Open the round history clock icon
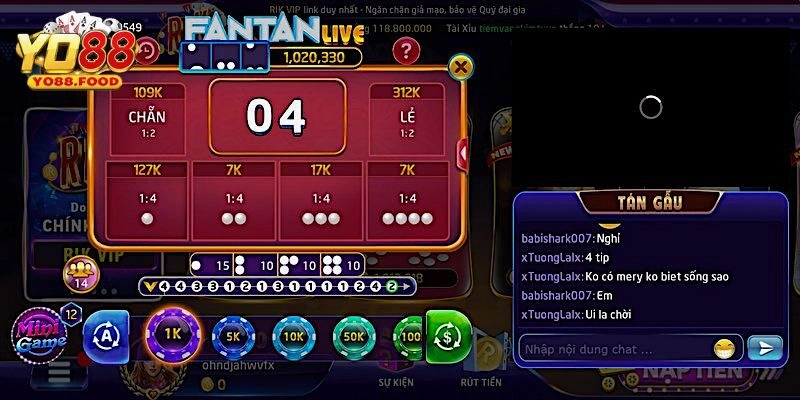 (x=147, y=49)
